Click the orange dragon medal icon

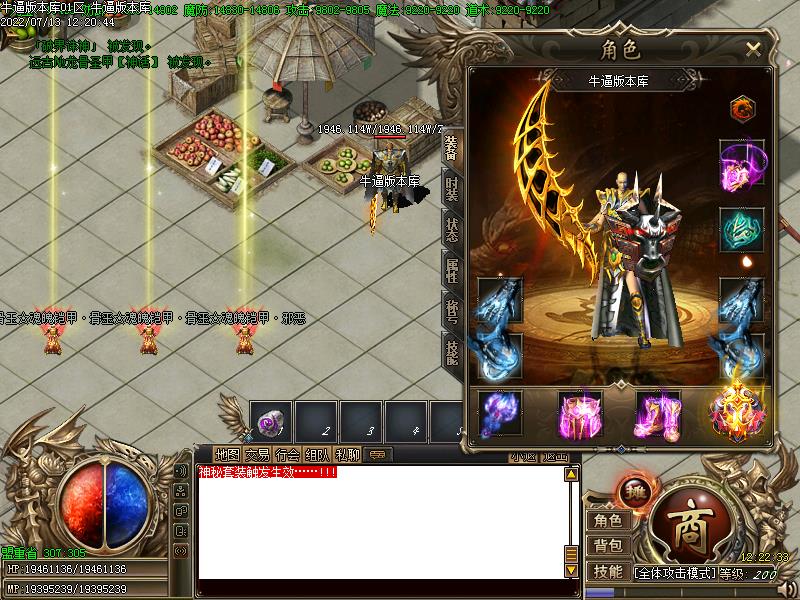pyautogui.click(x=741, y=107)
